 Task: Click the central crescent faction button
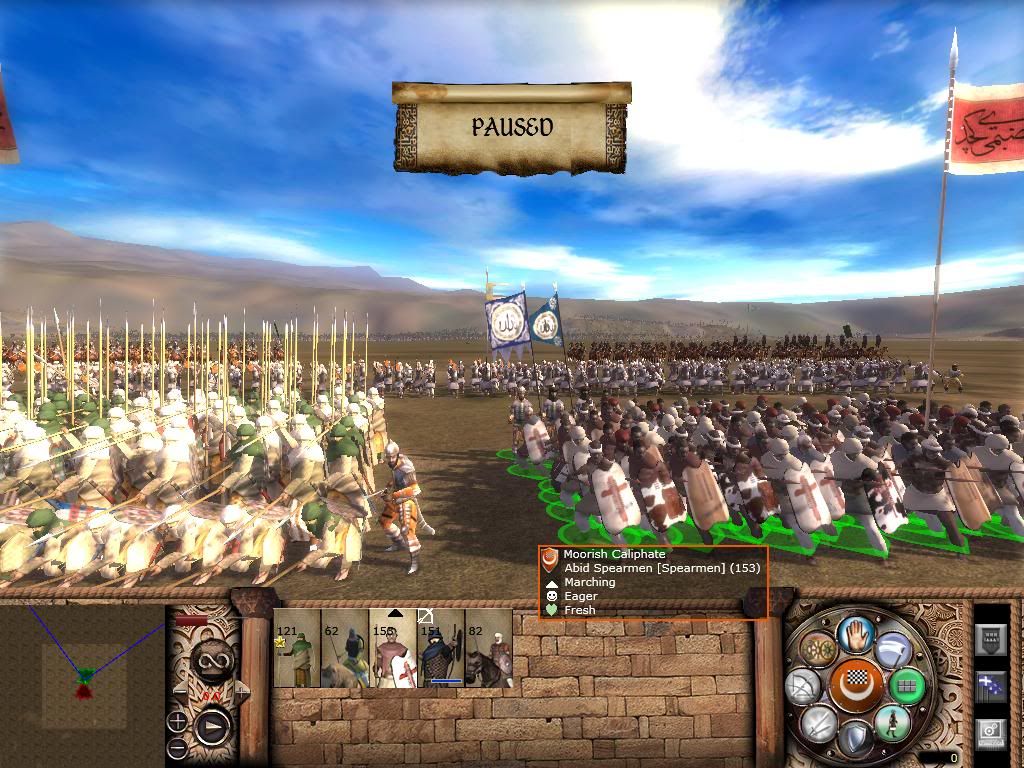(855, 687)
